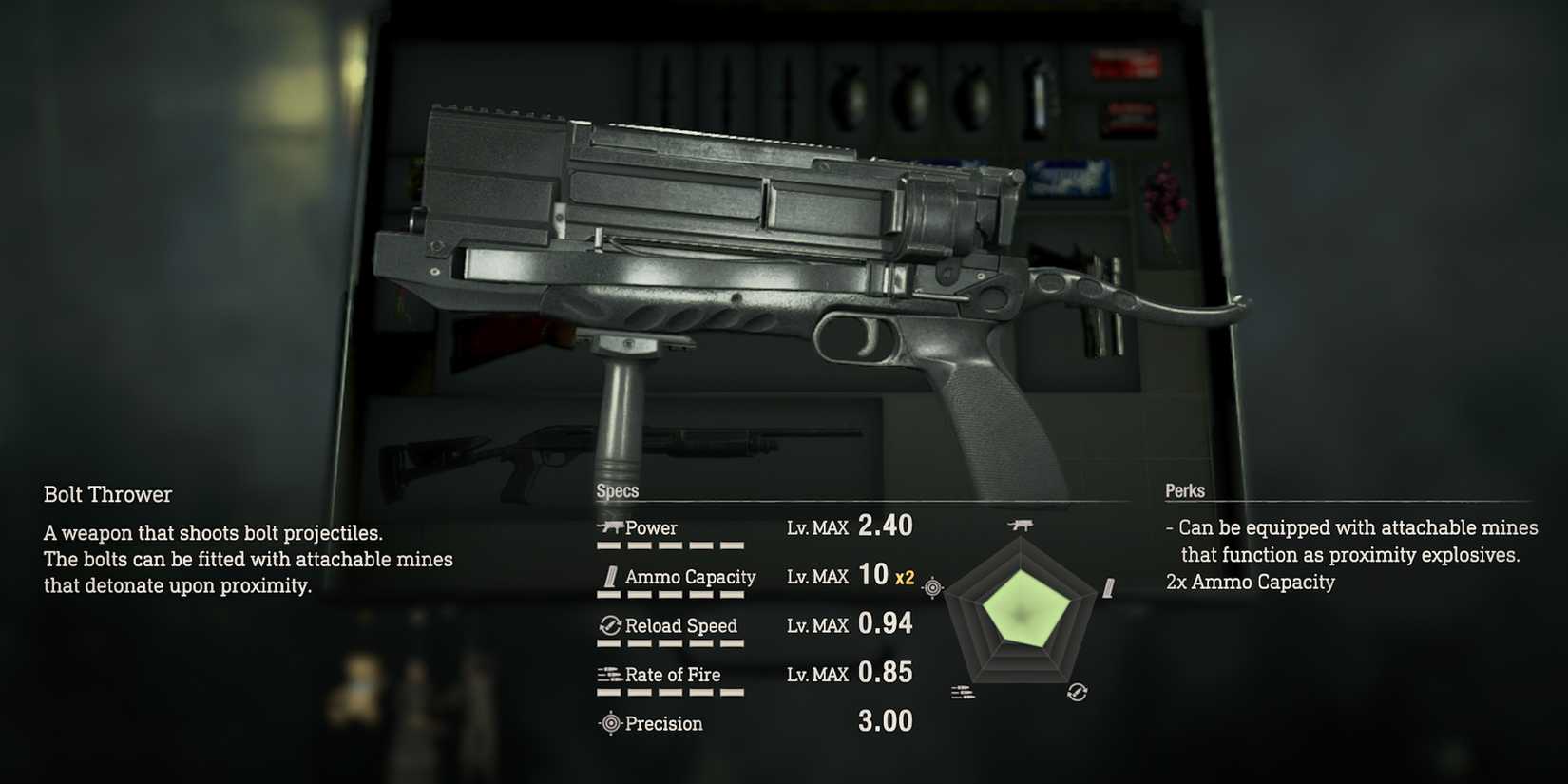The image size is (1568, 784).
Task: Click the 2x Ammo Capacity perk text
Action: click(1251, 582)
